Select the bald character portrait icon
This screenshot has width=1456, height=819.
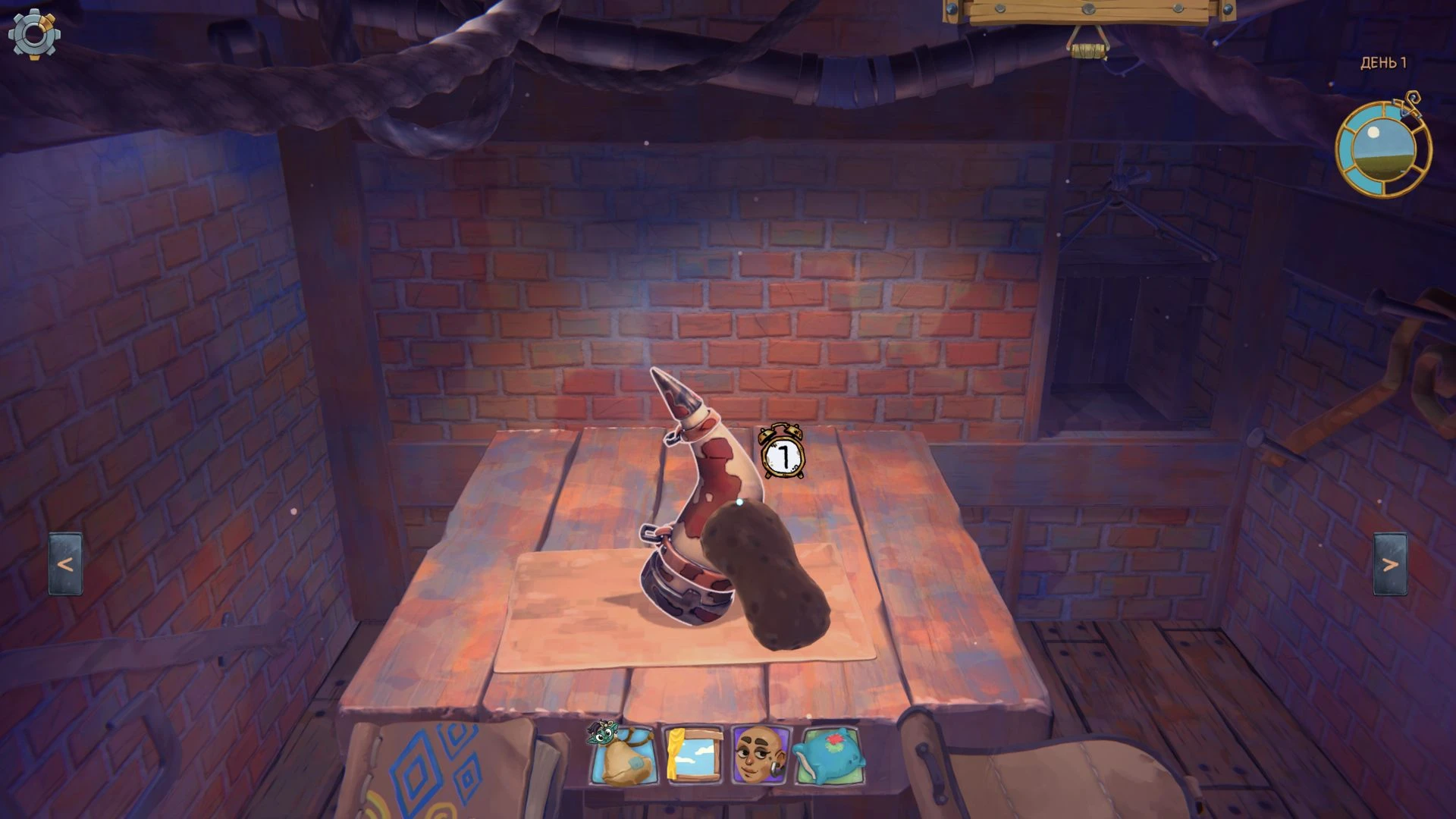[x=759, y=755]
